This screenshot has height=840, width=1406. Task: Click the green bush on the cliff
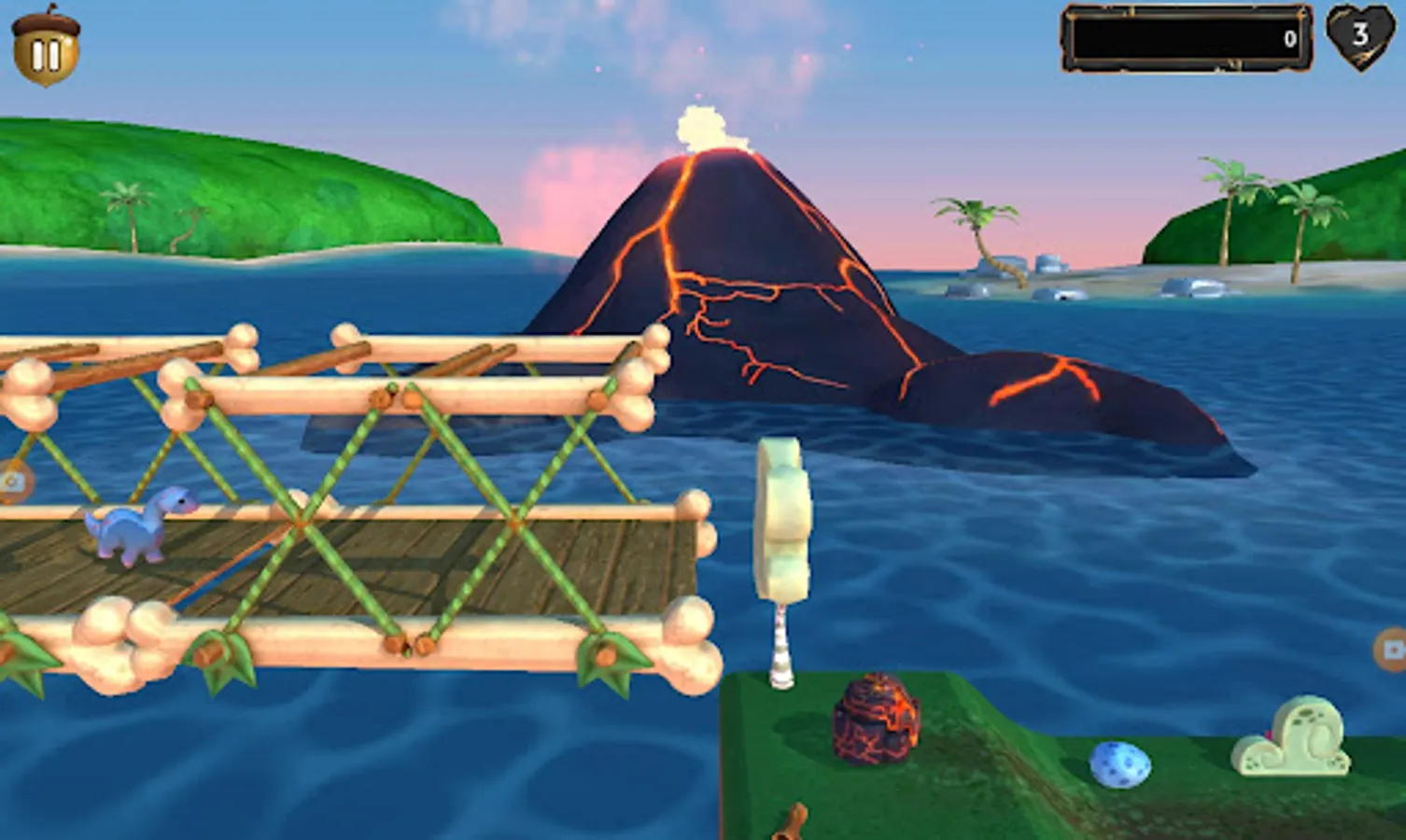(x=1290, y=738)
